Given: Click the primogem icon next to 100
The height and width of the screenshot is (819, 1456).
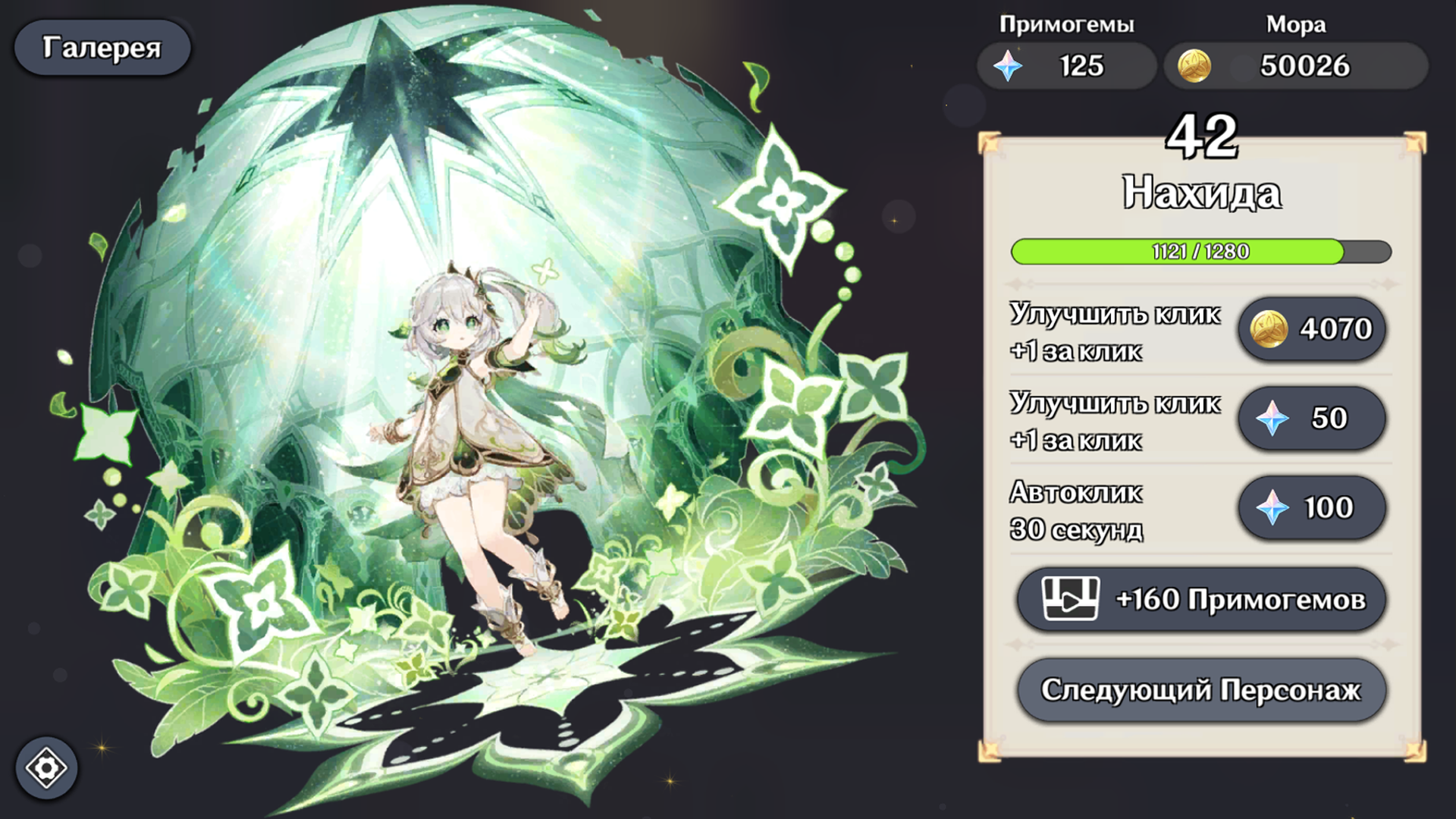Looking at the screenshot, I should coord(1272,508).
